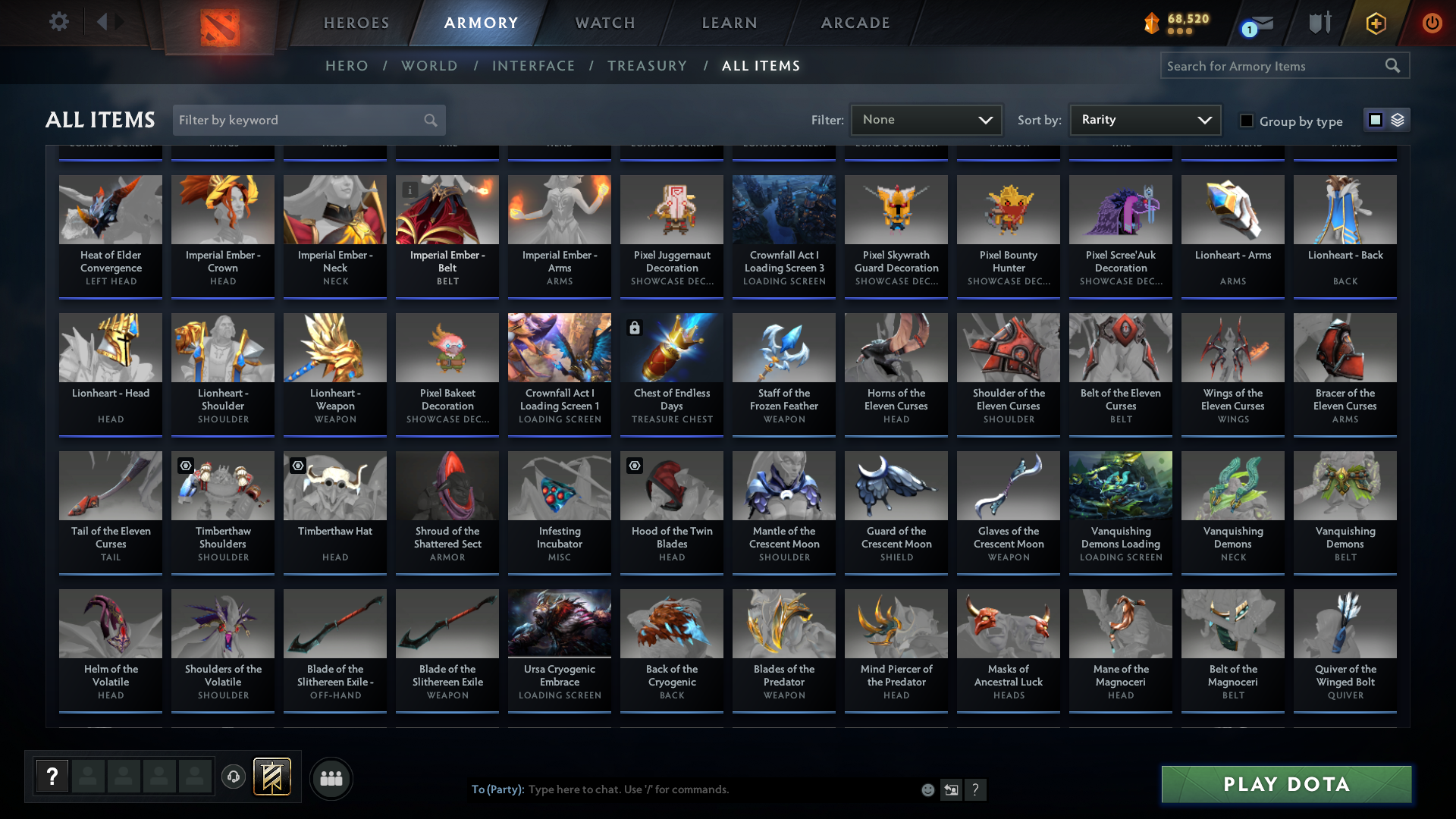Image resolution: width=1456 pixels, height=819 pixels.
Task: Toggle the voice chat headset icon
Action: (x=234, y=777)
